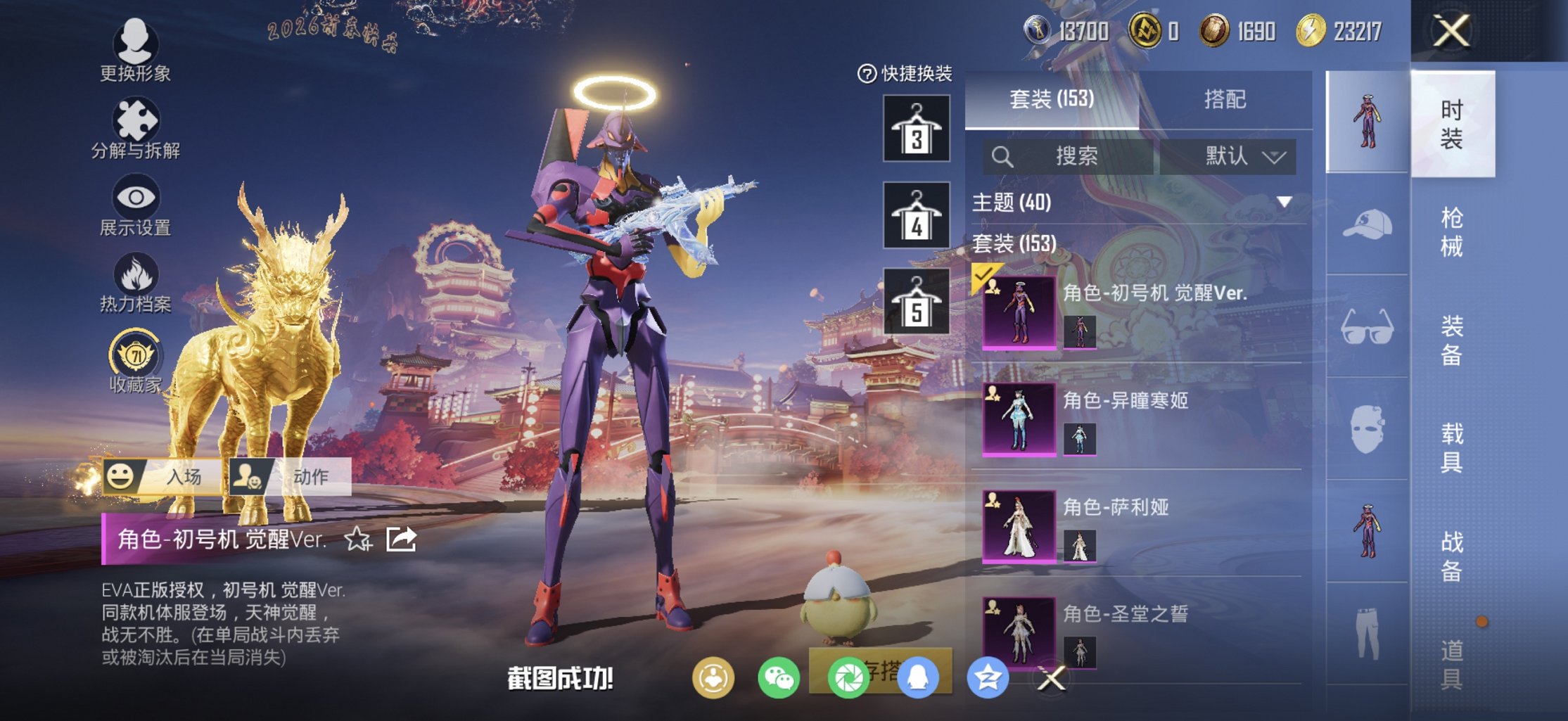Select the 动作 action button
Viewport: 1568px width, 721px height.
(x=291, y=476)
